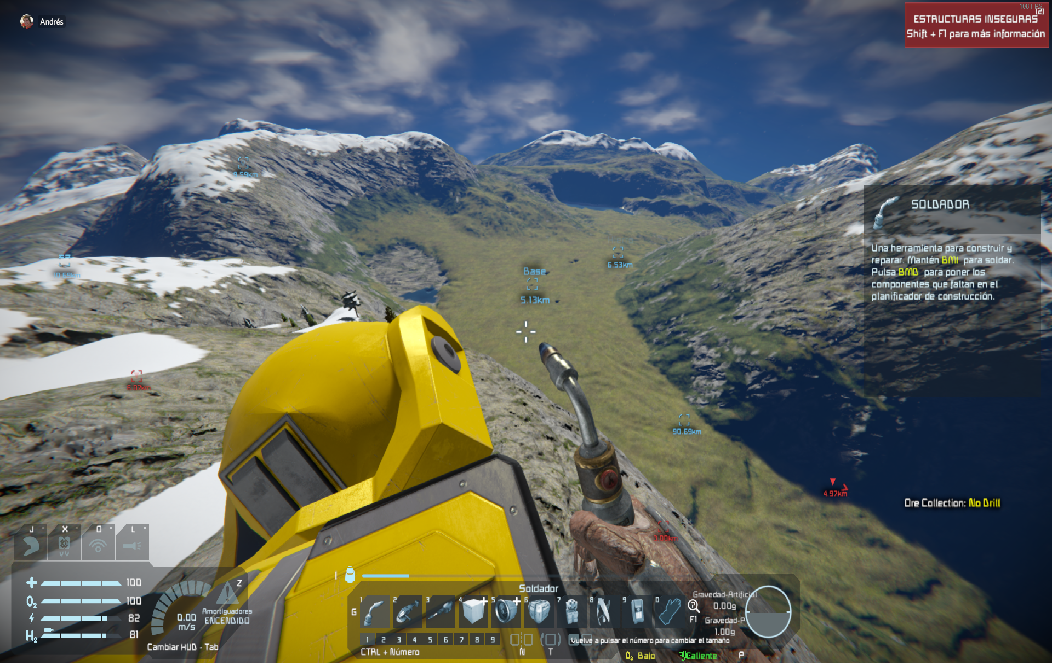Select the container block in slot six
This screenshot has height=668, width=1054.
[539, 611]
